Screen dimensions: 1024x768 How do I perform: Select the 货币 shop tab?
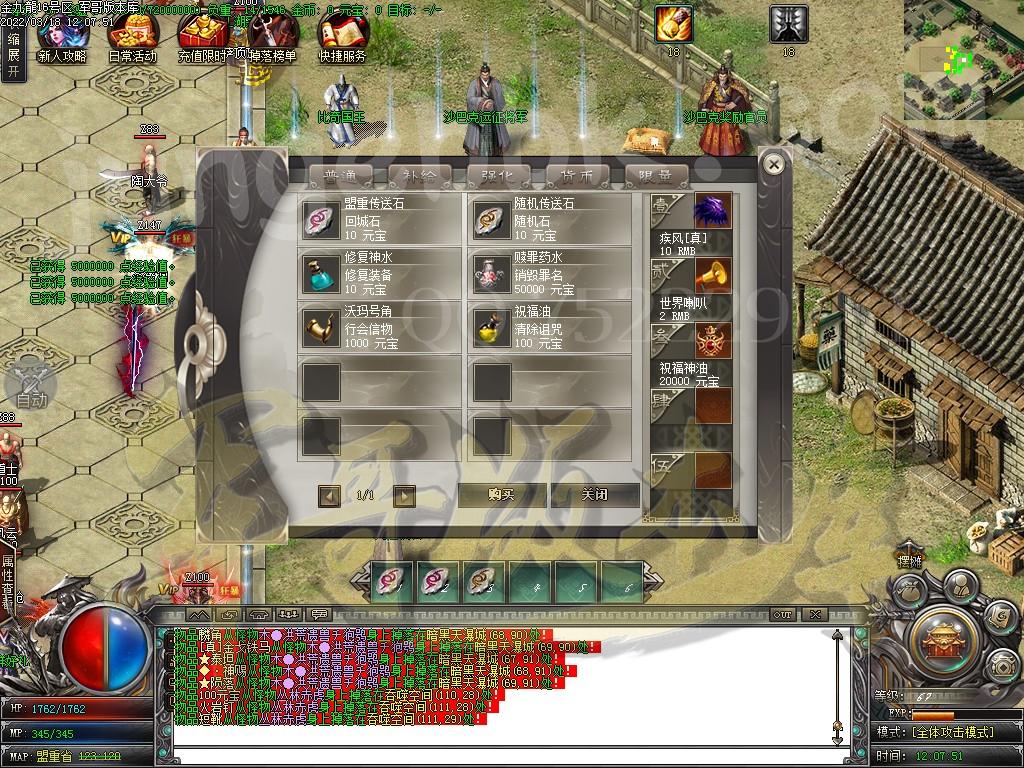click(x=577, y=176)
